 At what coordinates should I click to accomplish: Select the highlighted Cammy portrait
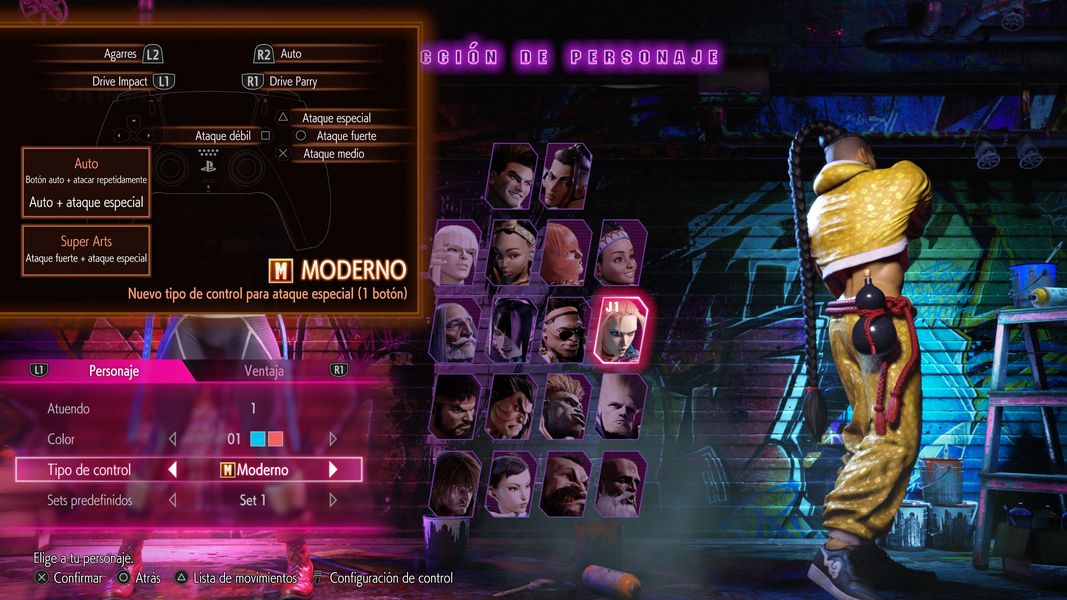(621, 329)
